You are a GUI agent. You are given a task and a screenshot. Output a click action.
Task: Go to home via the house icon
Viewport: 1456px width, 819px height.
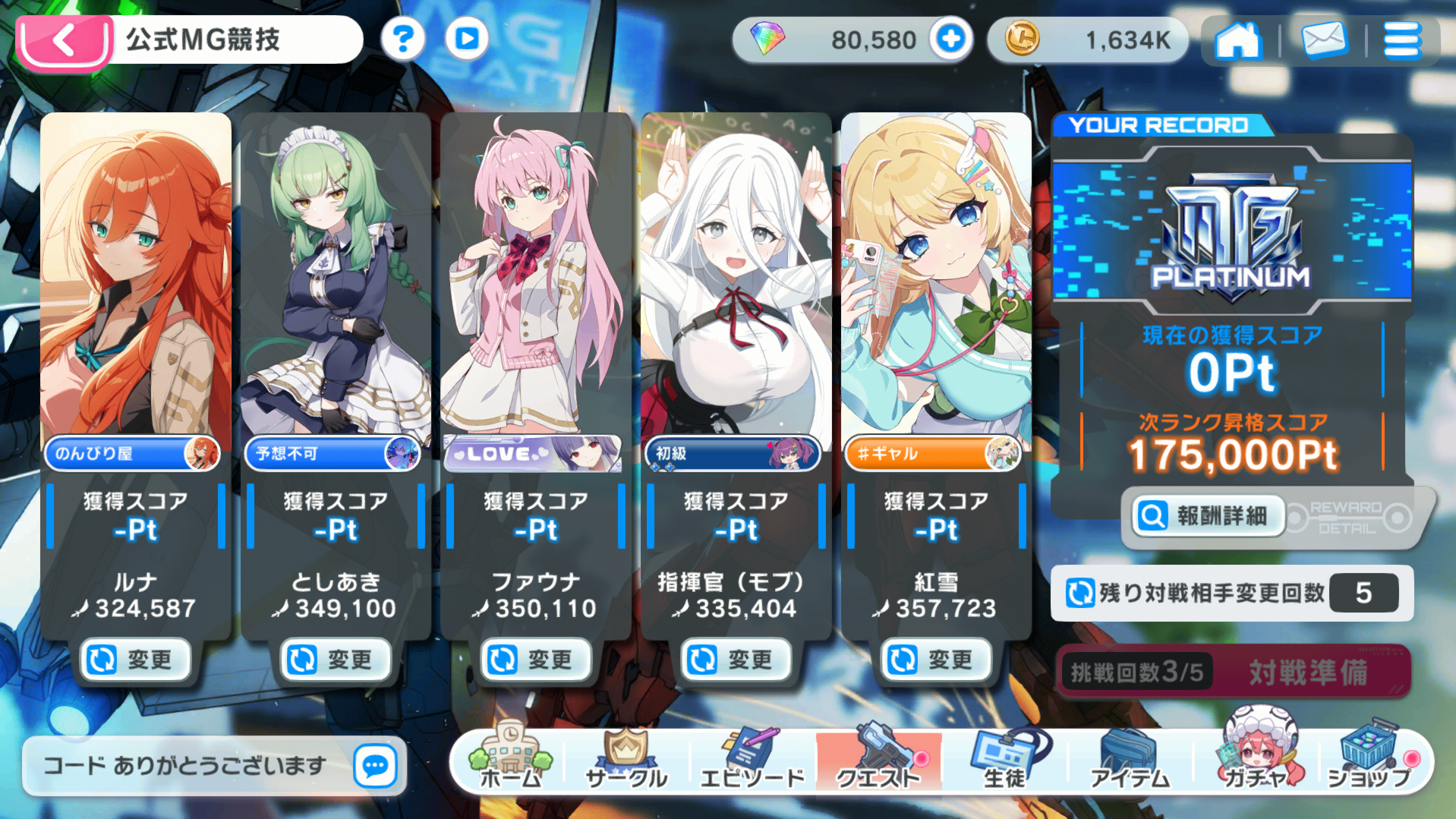tap(1237, 40)
